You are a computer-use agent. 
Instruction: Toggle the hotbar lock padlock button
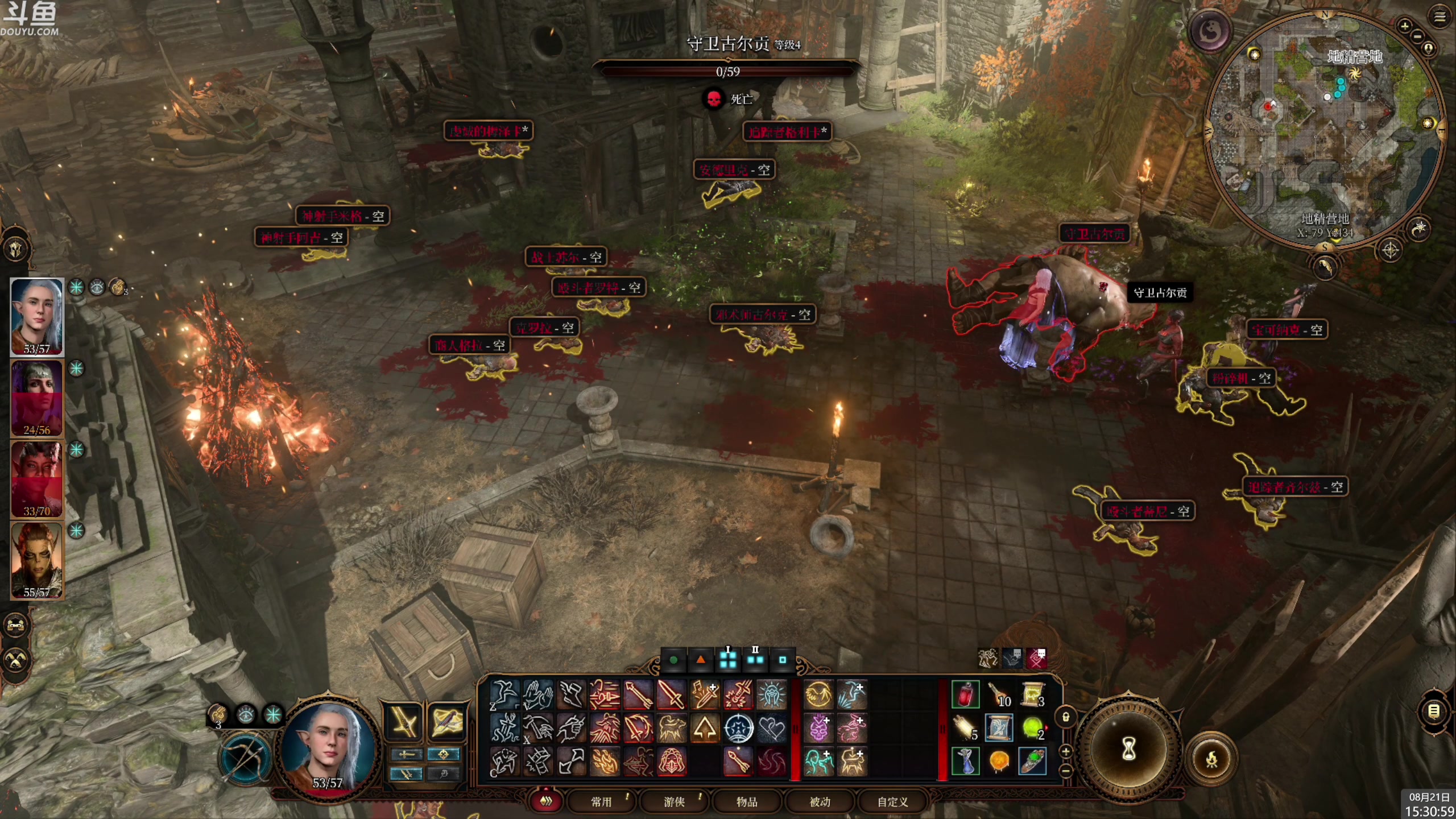(1066, 717)
